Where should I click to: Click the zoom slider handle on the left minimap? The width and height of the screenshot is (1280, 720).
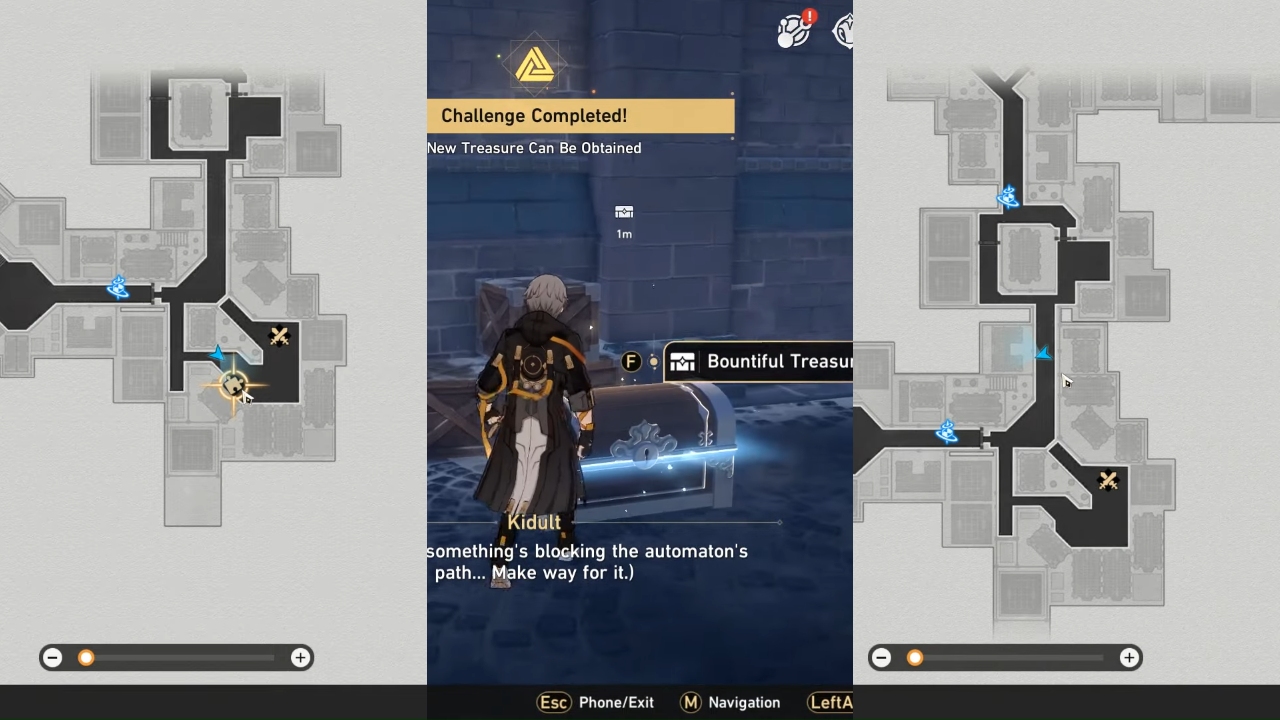pos(86,657)
